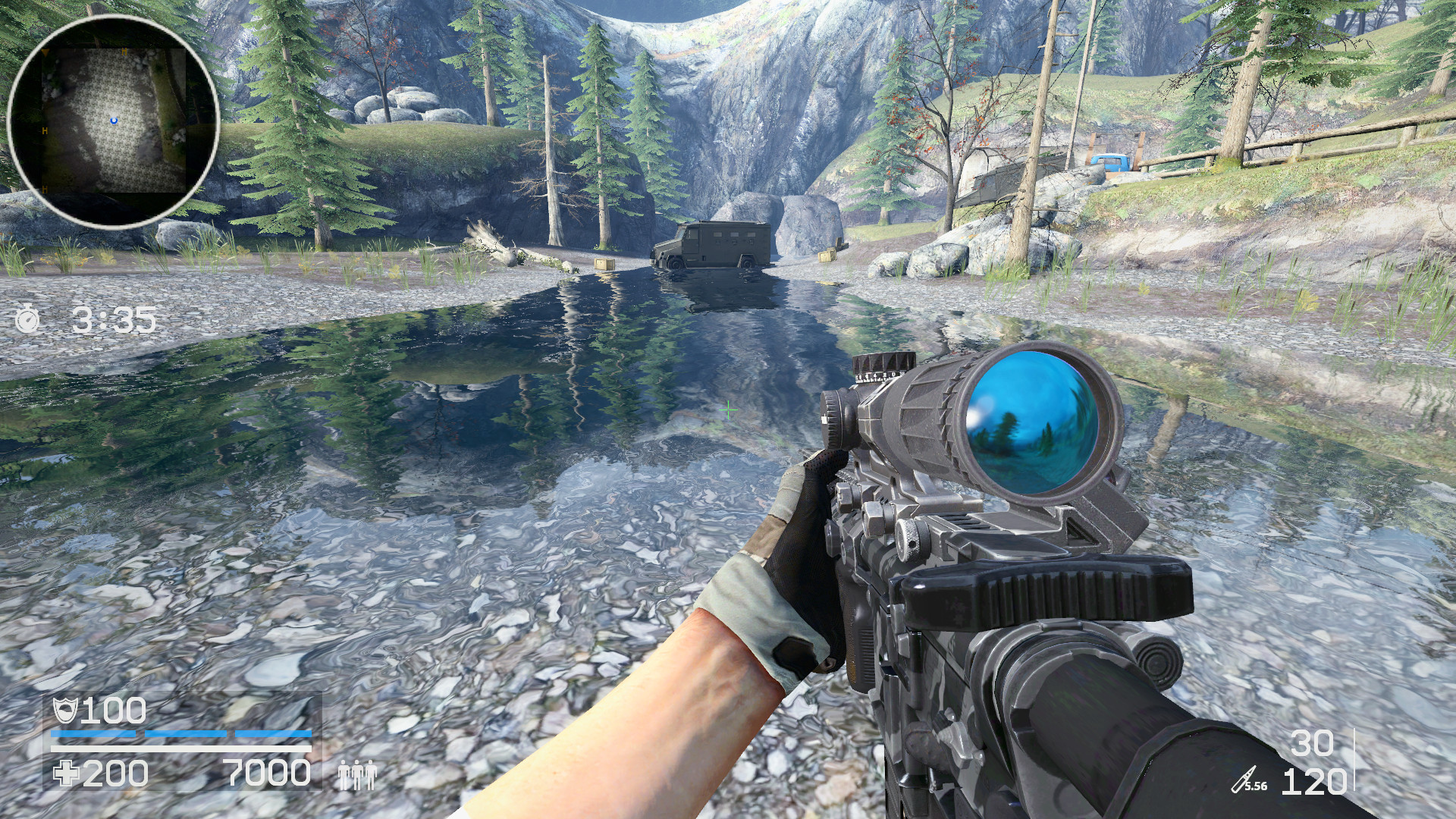The width and height of the screenshot is (1456, 819).
Task: Toggle the first blue armor bar segment
Action: (95, 734)
